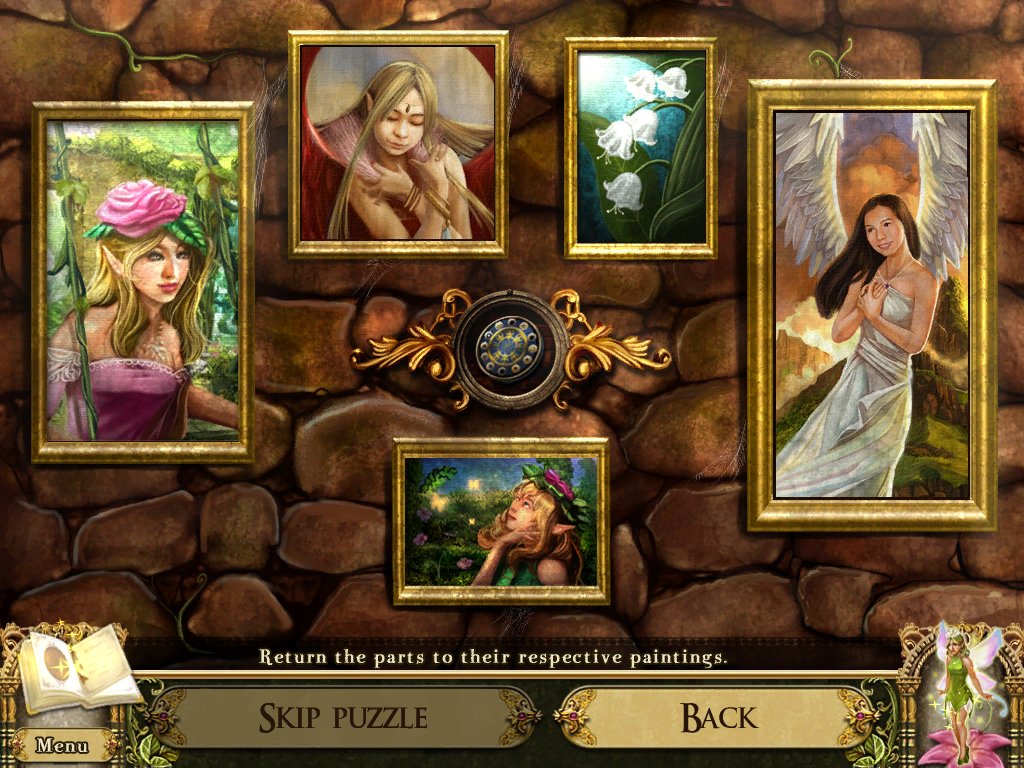Select the painting of the elf with fireflies
The width and height of the screenshot is (1024, 768).
tap(501, 521)
